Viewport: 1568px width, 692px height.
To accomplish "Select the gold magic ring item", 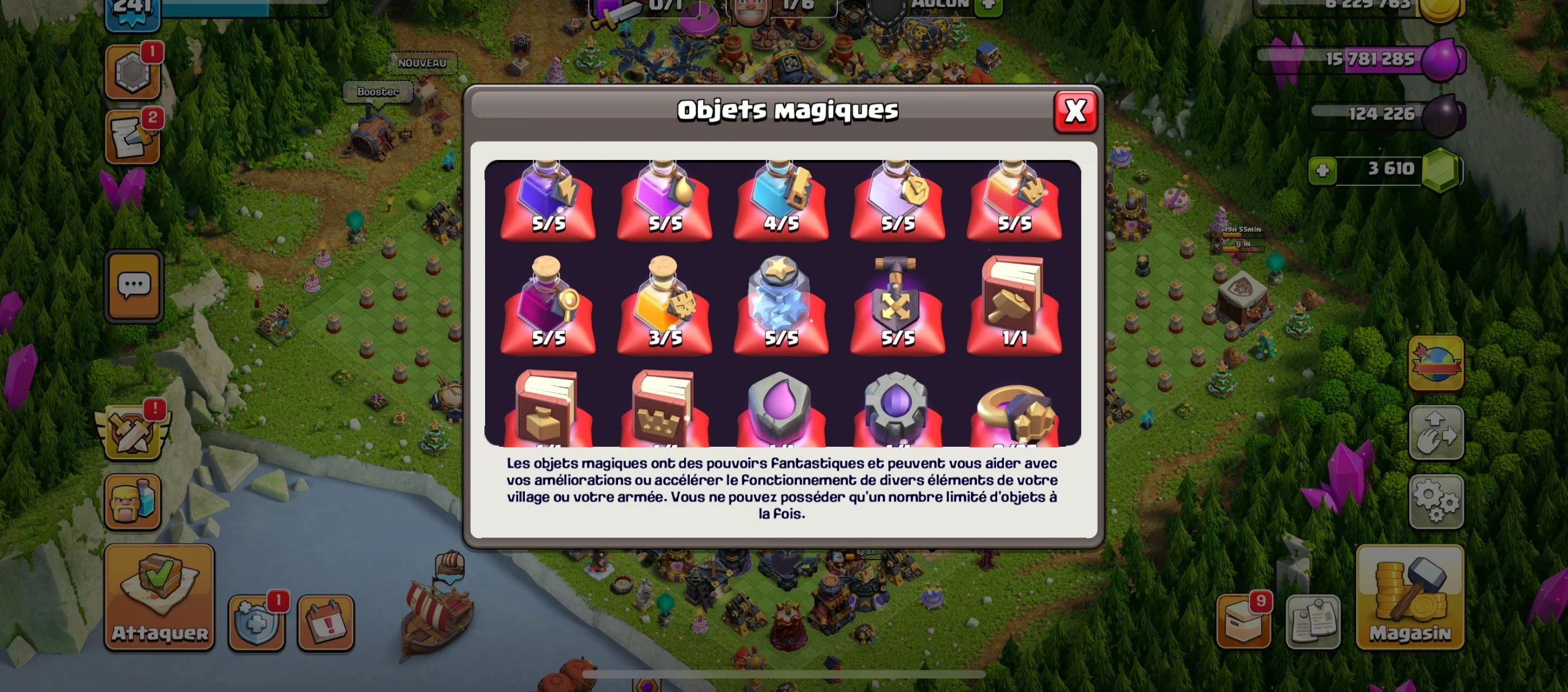I will 1014,411.
